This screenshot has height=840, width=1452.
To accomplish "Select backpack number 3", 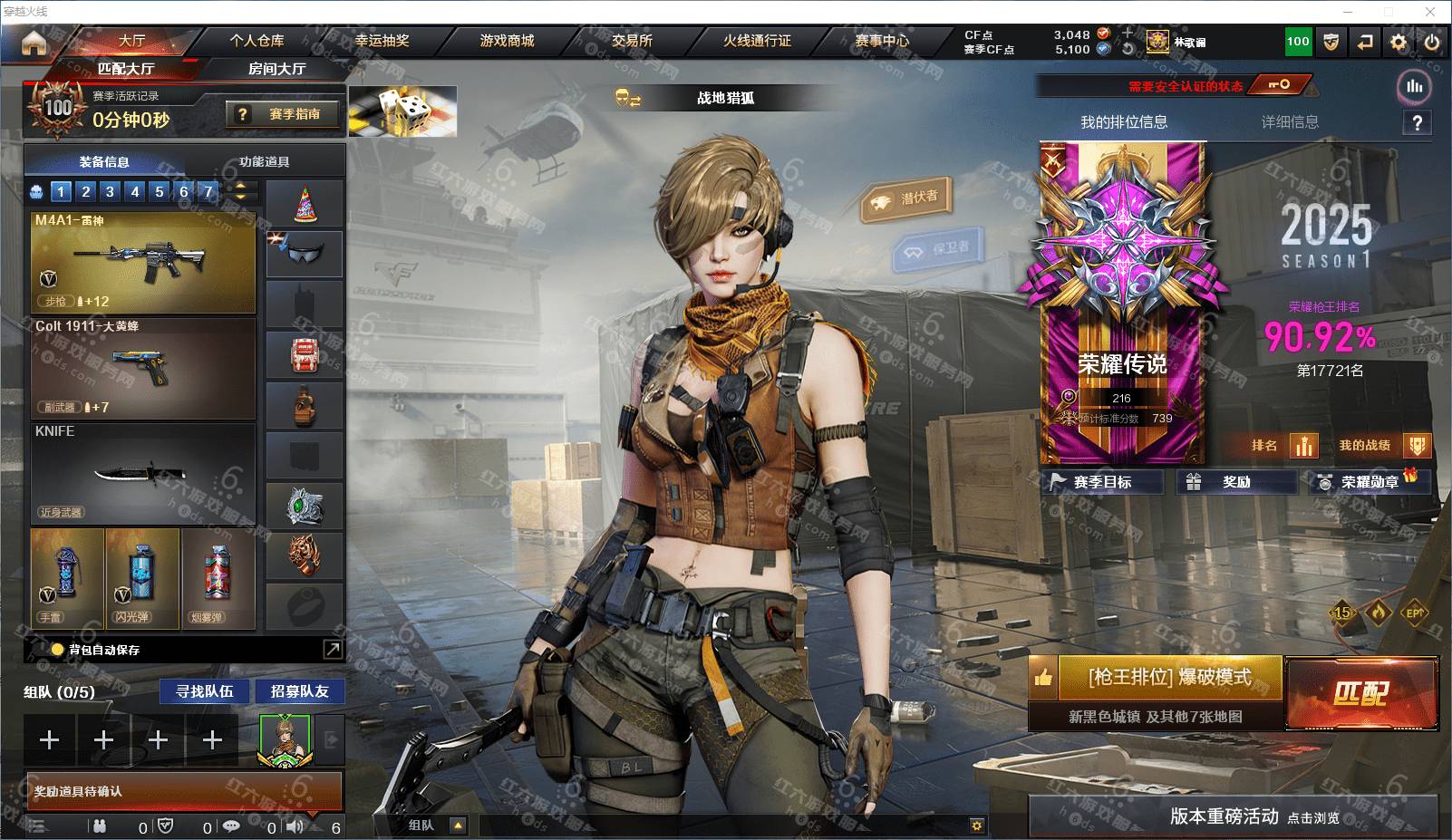I will click(110, 191).
